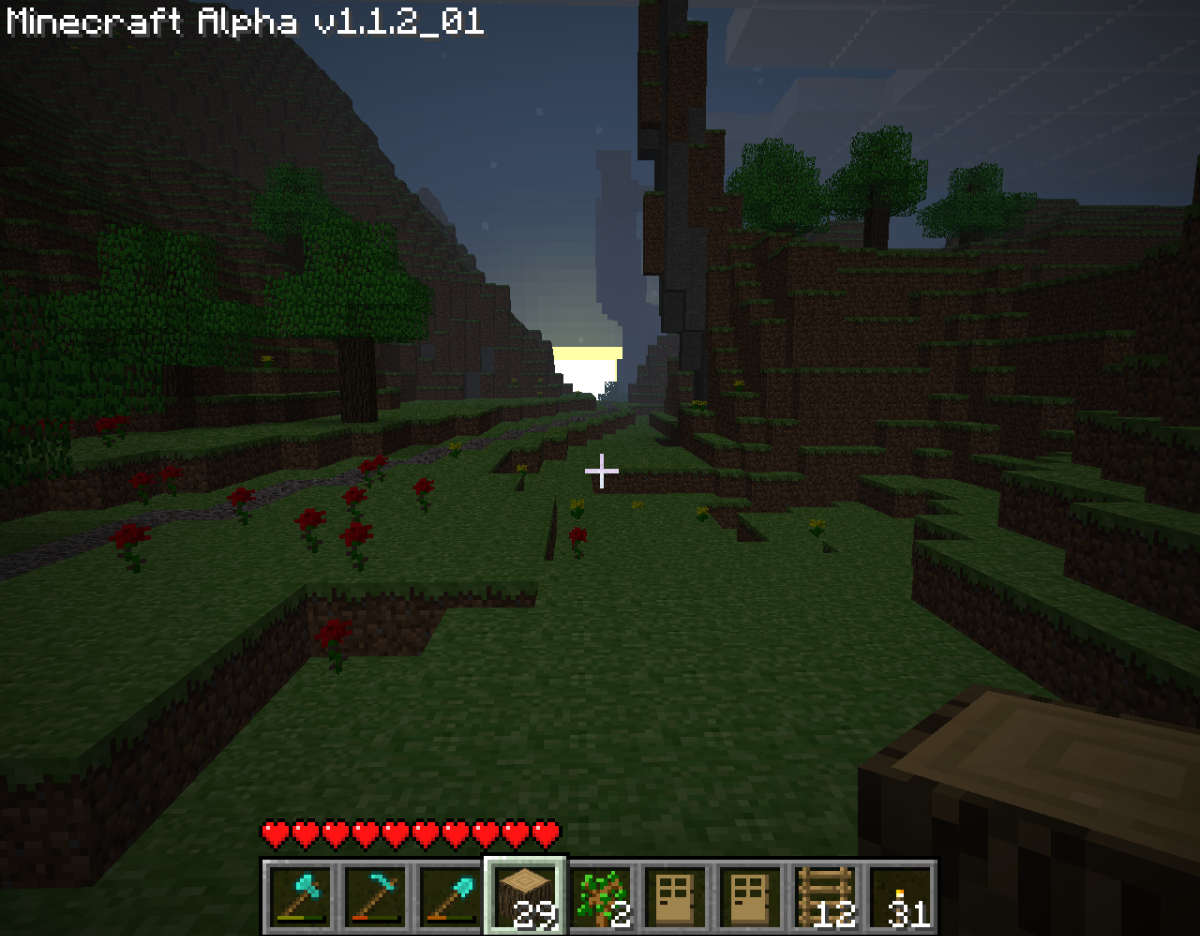Switch to the sapling hotbar slot
This screenshot has height=936, width=1200.
[x=601, y=895]
